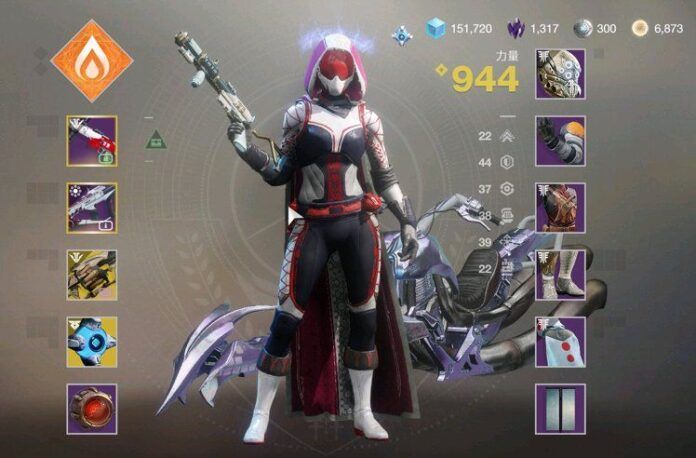Screen dimensions: 696x458
Task: Select the equipped helmet slot
Action: [x=560, y=74]
